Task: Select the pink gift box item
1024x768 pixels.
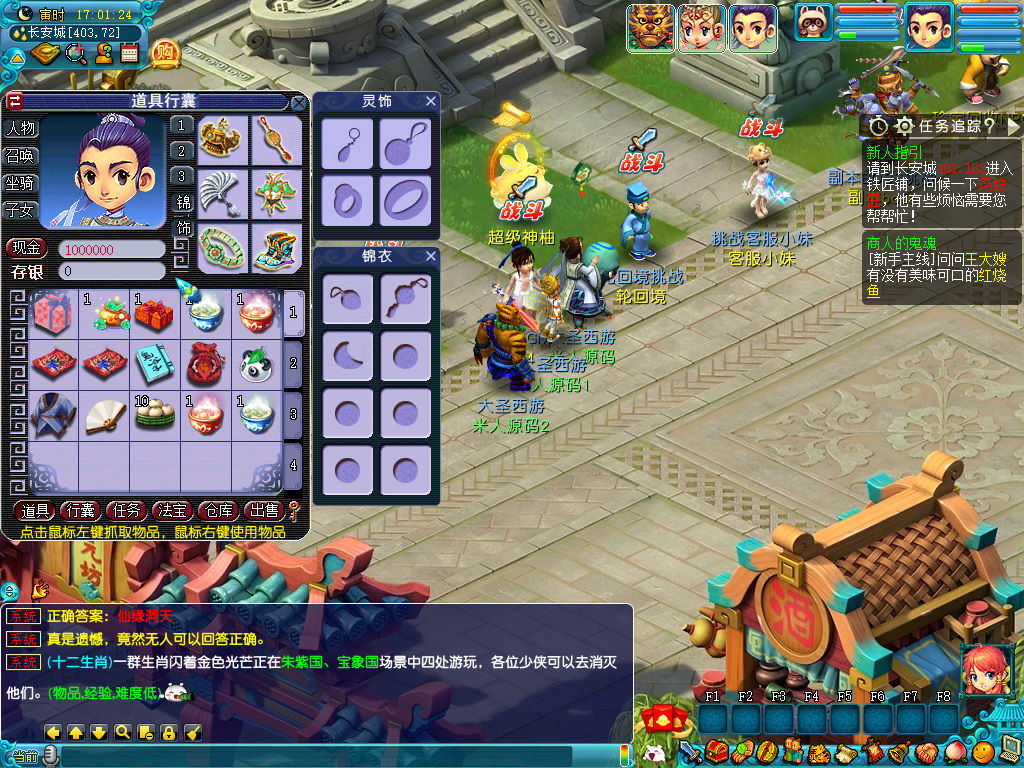Action: point(52,314)
